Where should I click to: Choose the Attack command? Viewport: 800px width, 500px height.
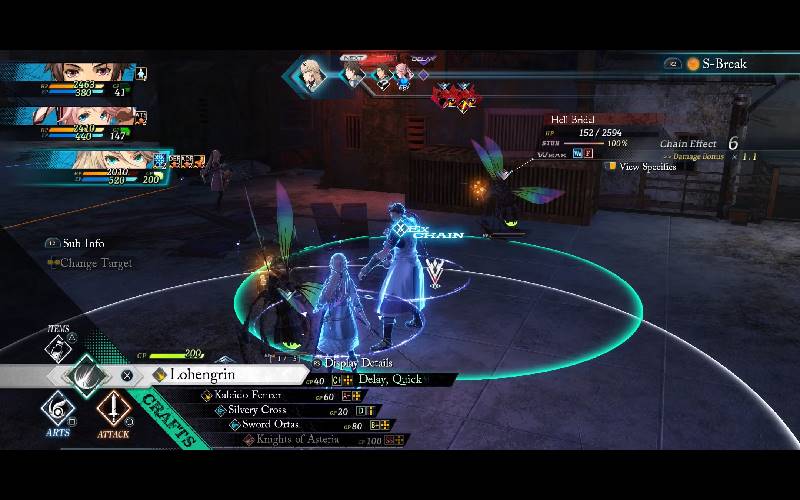(113, 412)
